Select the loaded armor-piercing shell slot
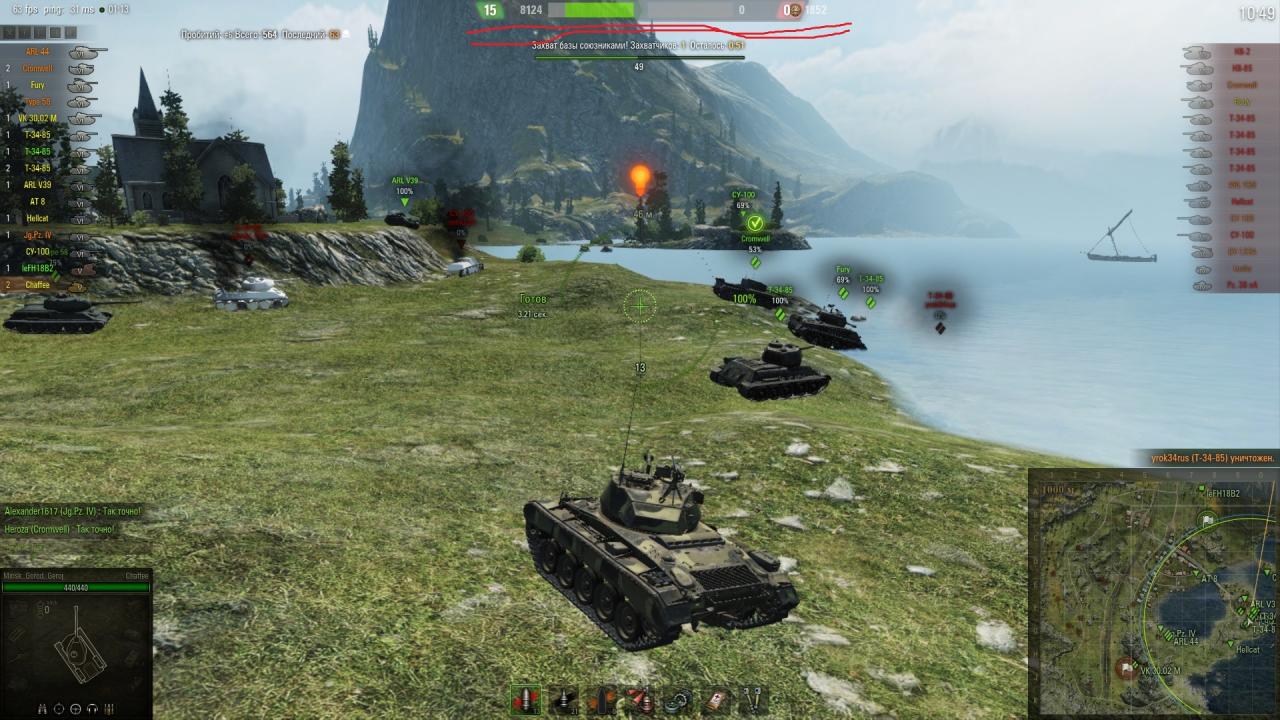Image resolution: width=1280 pixels, height=720 pixels. [x=526, y=699]
